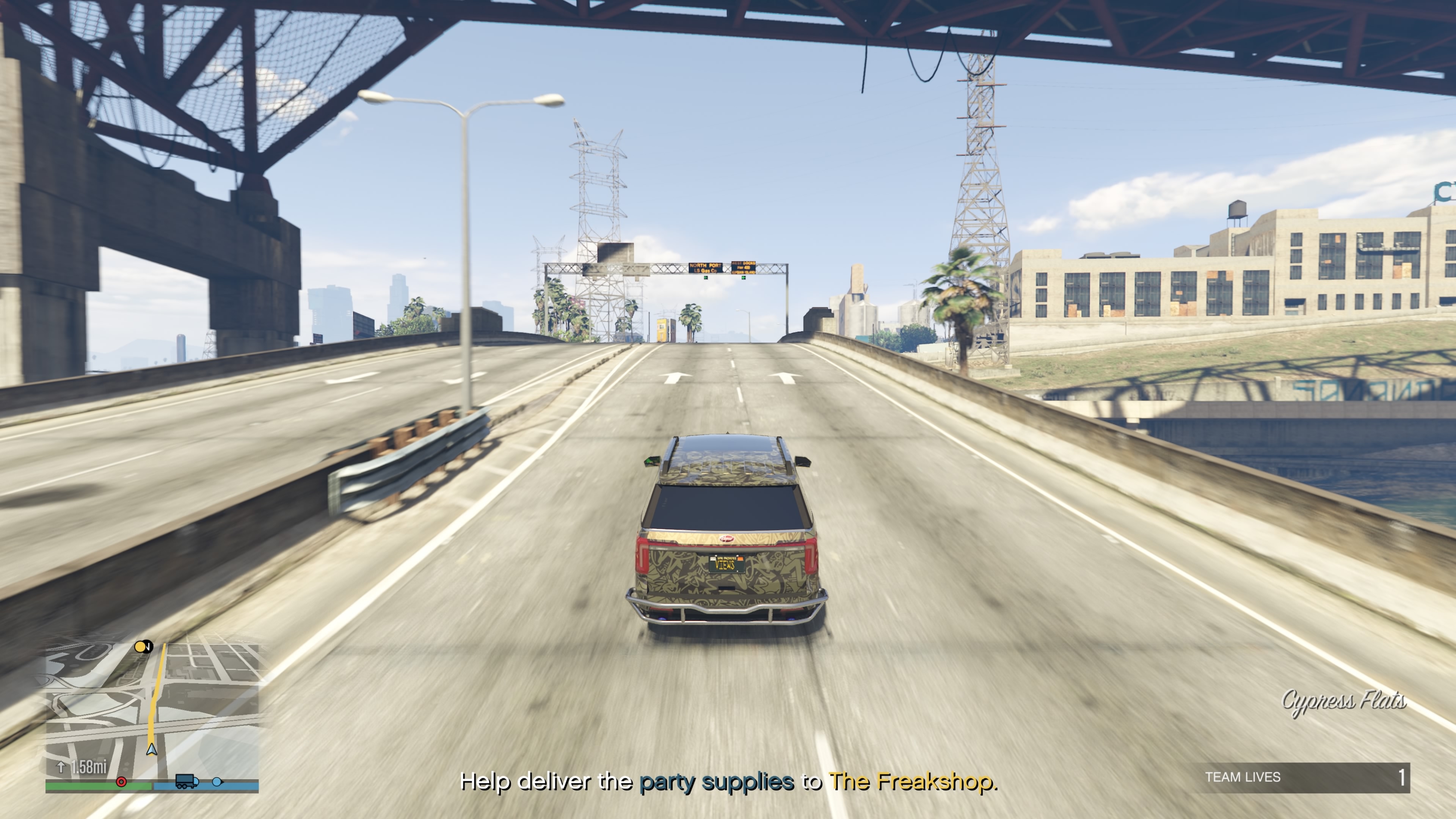
Task: Select the light-blue player blip on minimap
Action: (x=217, y=782)
